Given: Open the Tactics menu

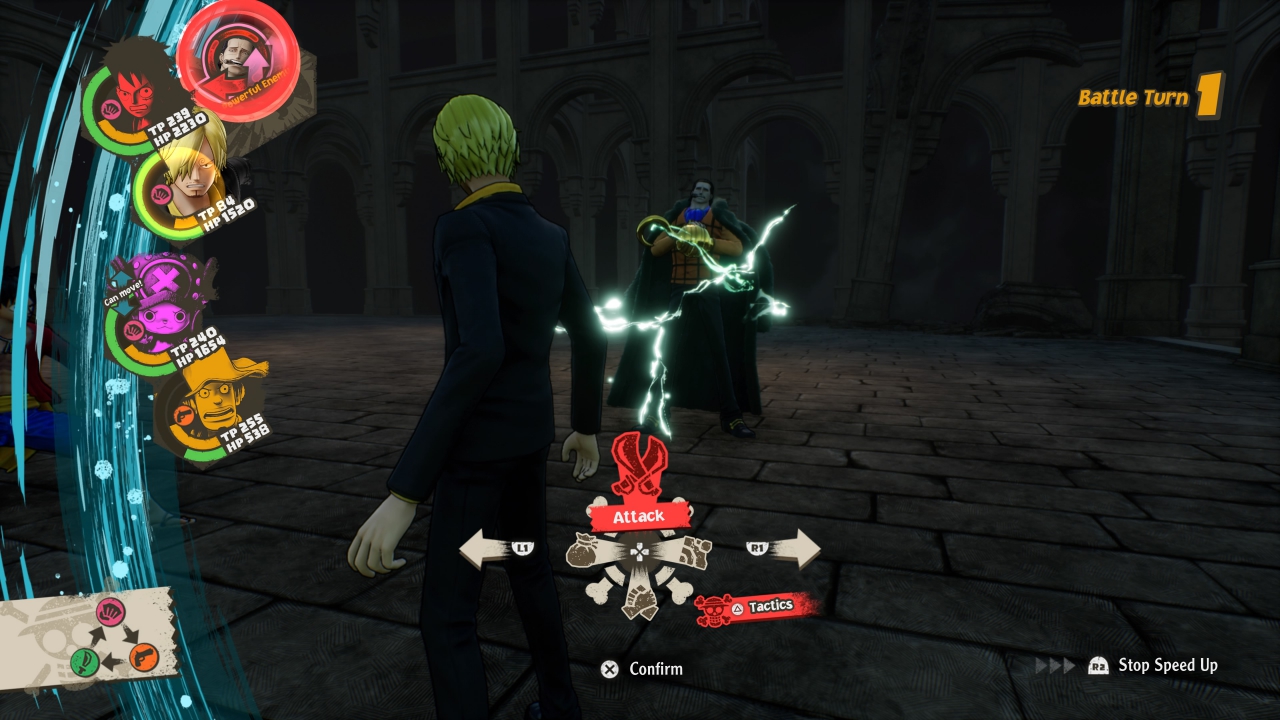Looking at the screenshot, I should (757, 606).
